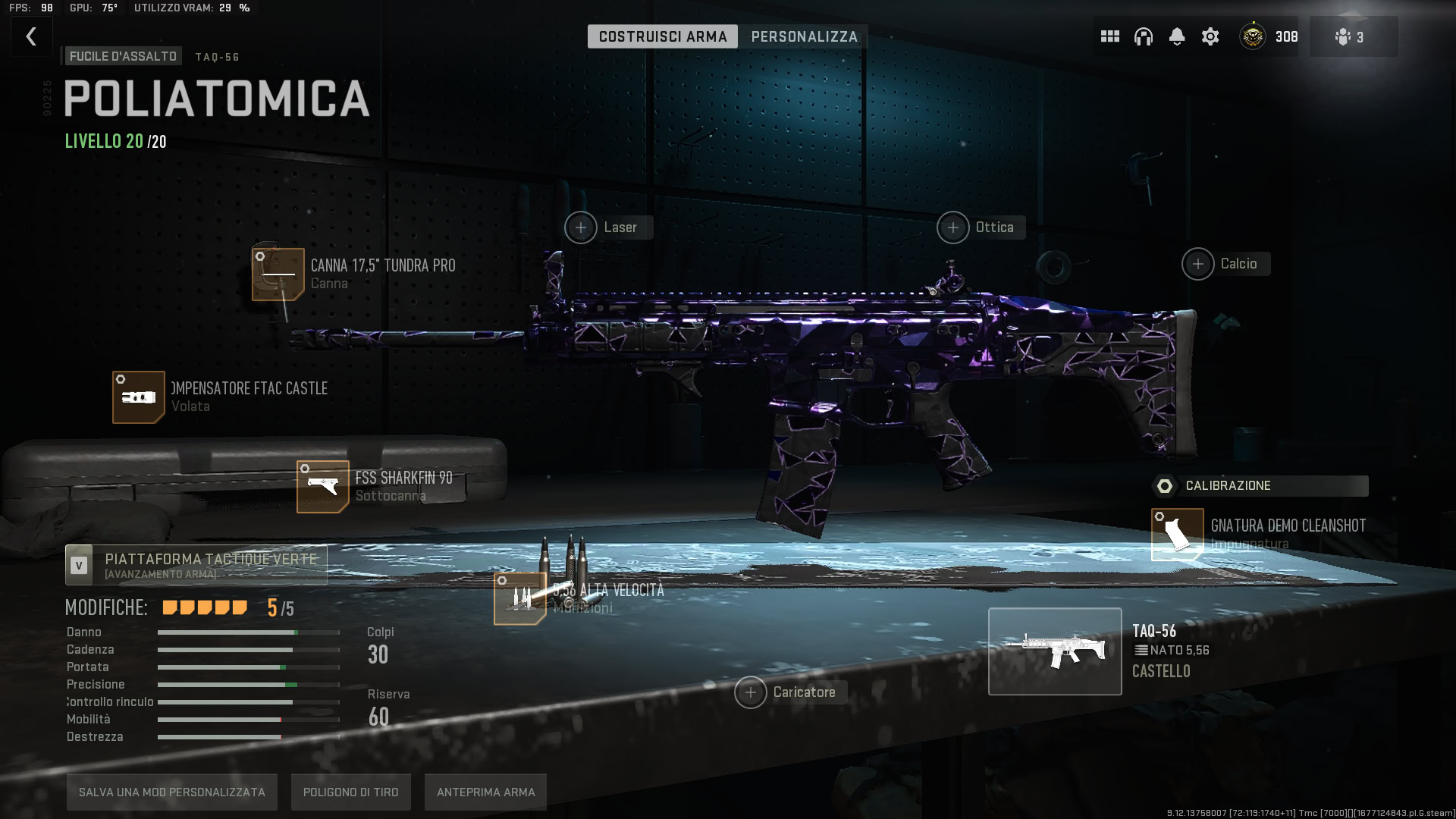
Task: Go back with the top-left arrow
Action: (x=31, y=36)
